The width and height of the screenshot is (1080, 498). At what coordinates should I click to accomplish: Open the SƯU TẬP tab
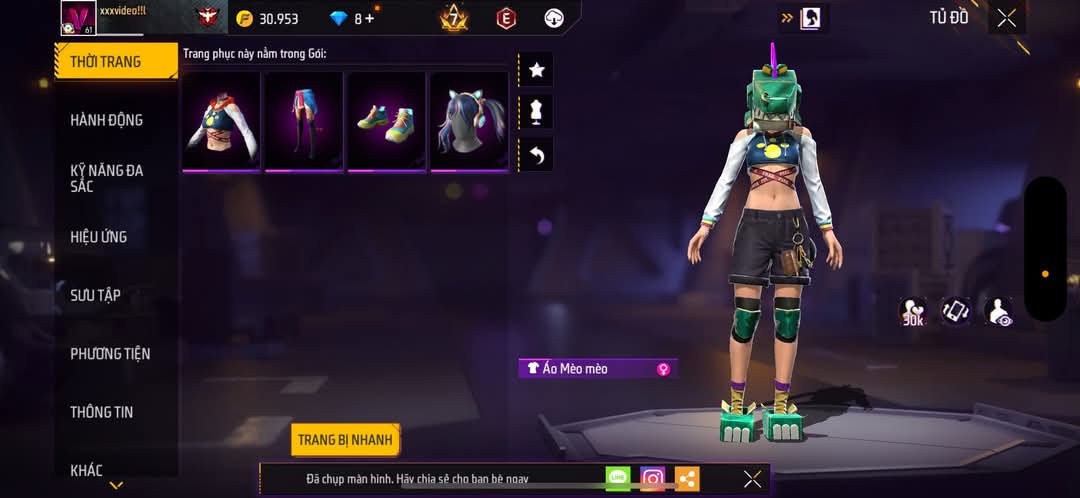95,295
